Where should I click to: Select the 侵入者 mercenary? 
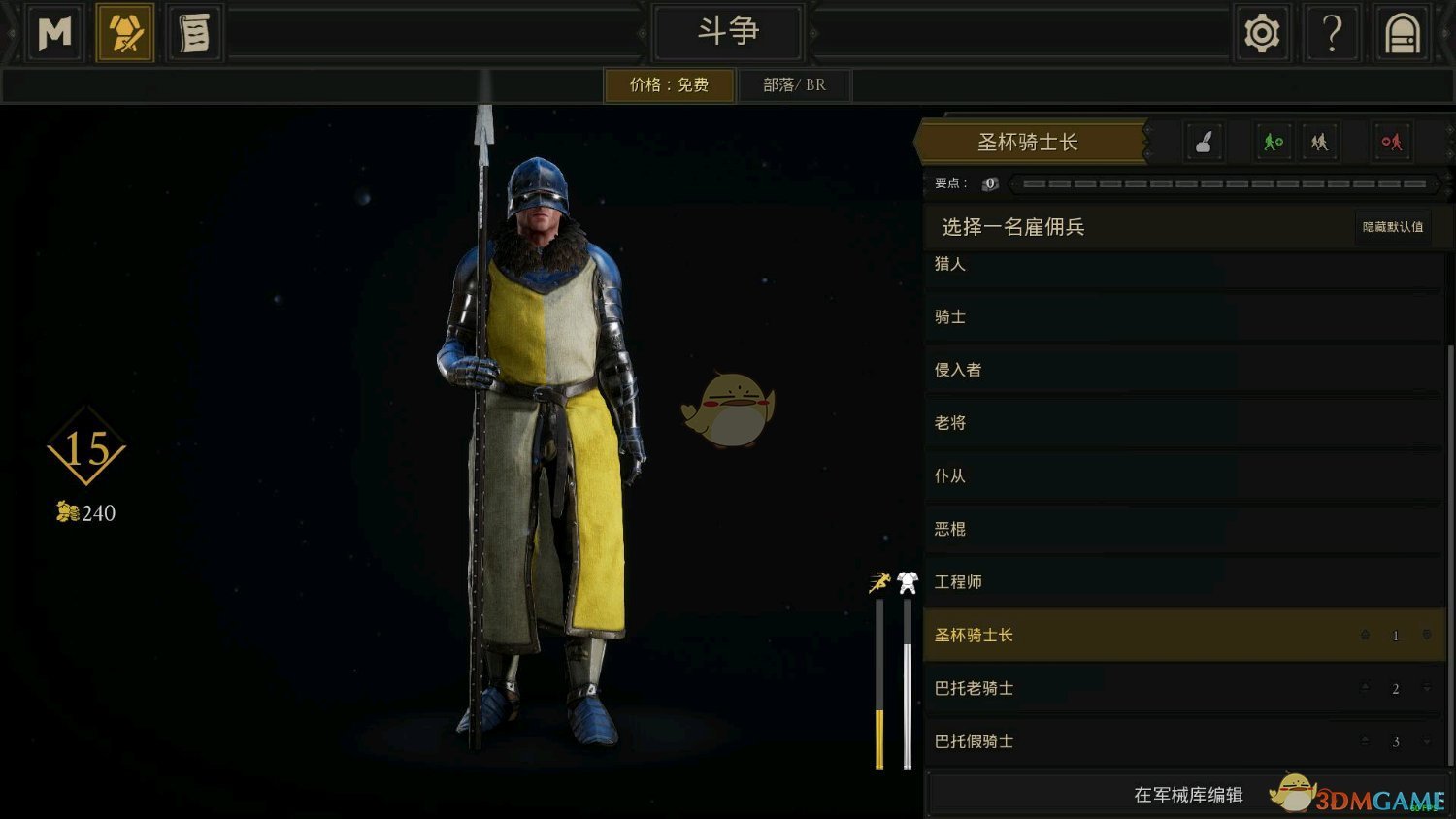click(1182, 370)
